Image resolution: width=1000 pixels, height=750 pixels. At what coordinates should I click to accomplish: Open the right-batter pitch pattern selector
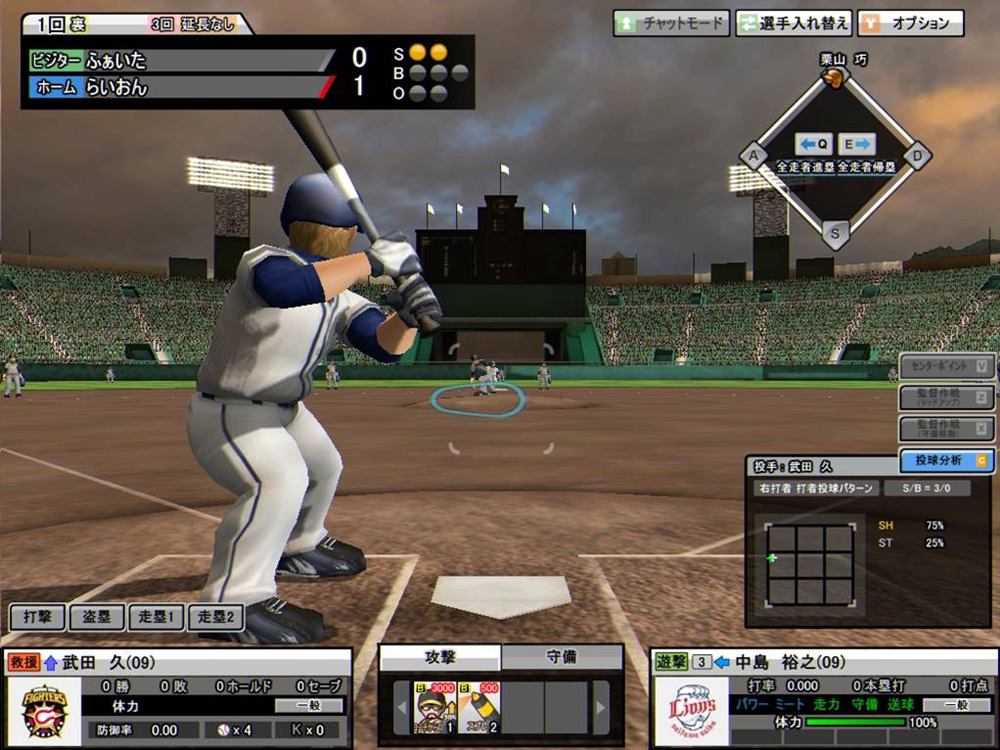pos(817,489)
